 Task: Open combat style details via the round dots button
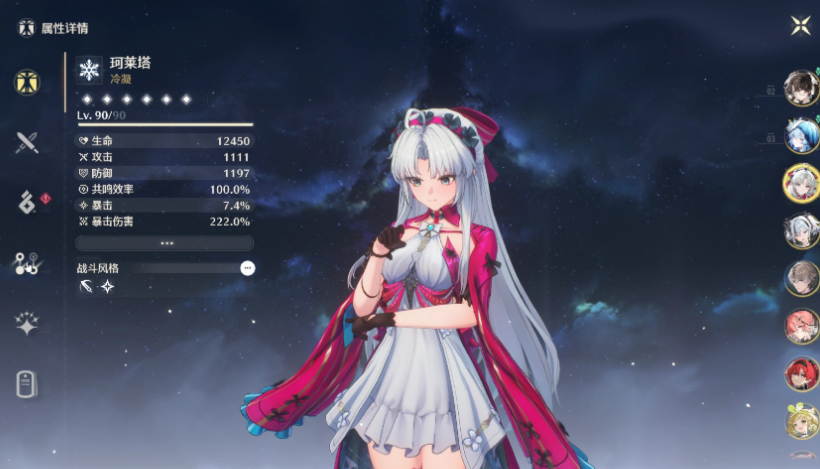click(247, 268)
